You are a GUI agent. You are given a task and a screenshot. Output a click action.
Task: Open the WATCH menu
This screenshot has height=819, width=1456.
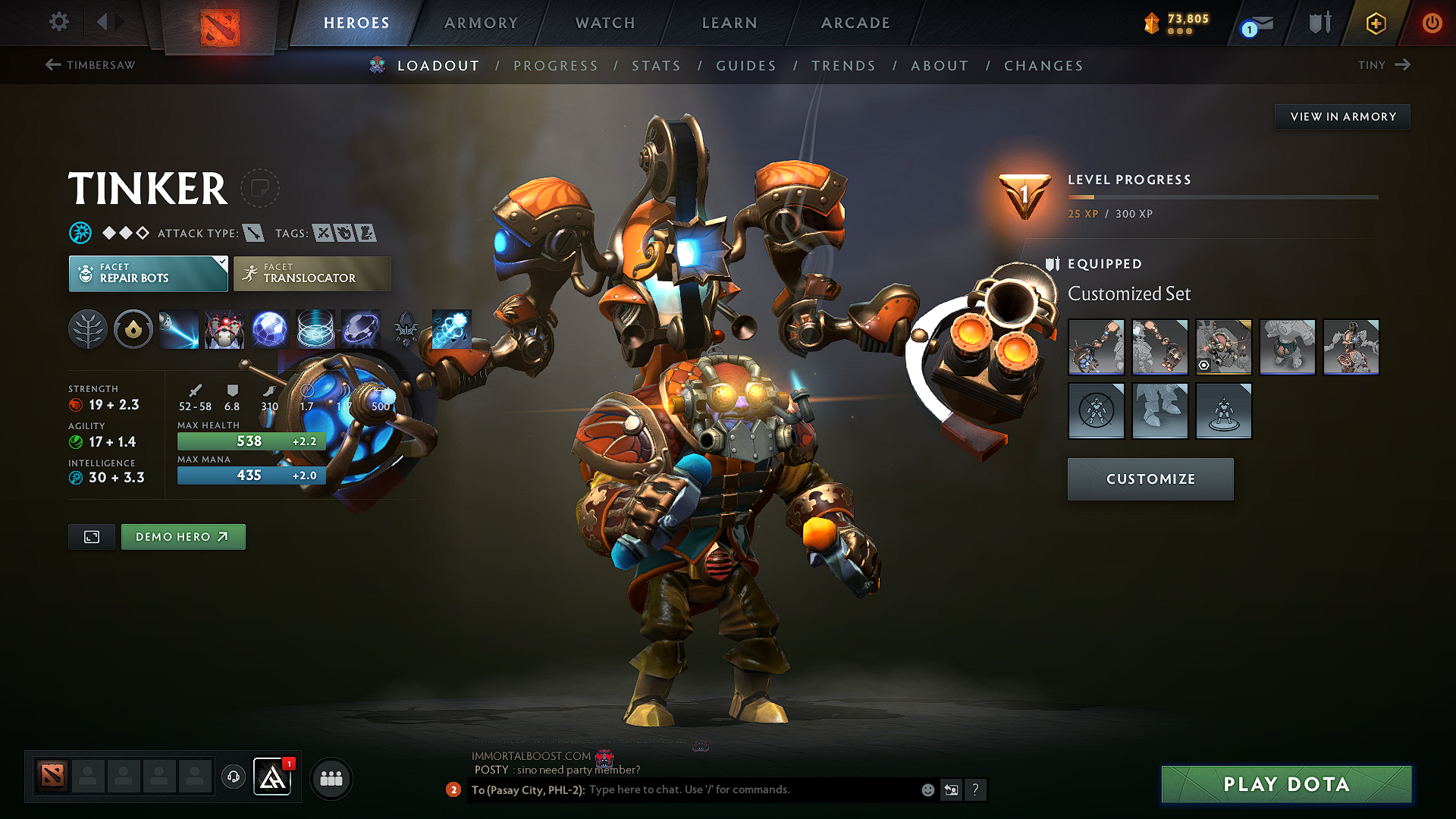coord(604,23)
